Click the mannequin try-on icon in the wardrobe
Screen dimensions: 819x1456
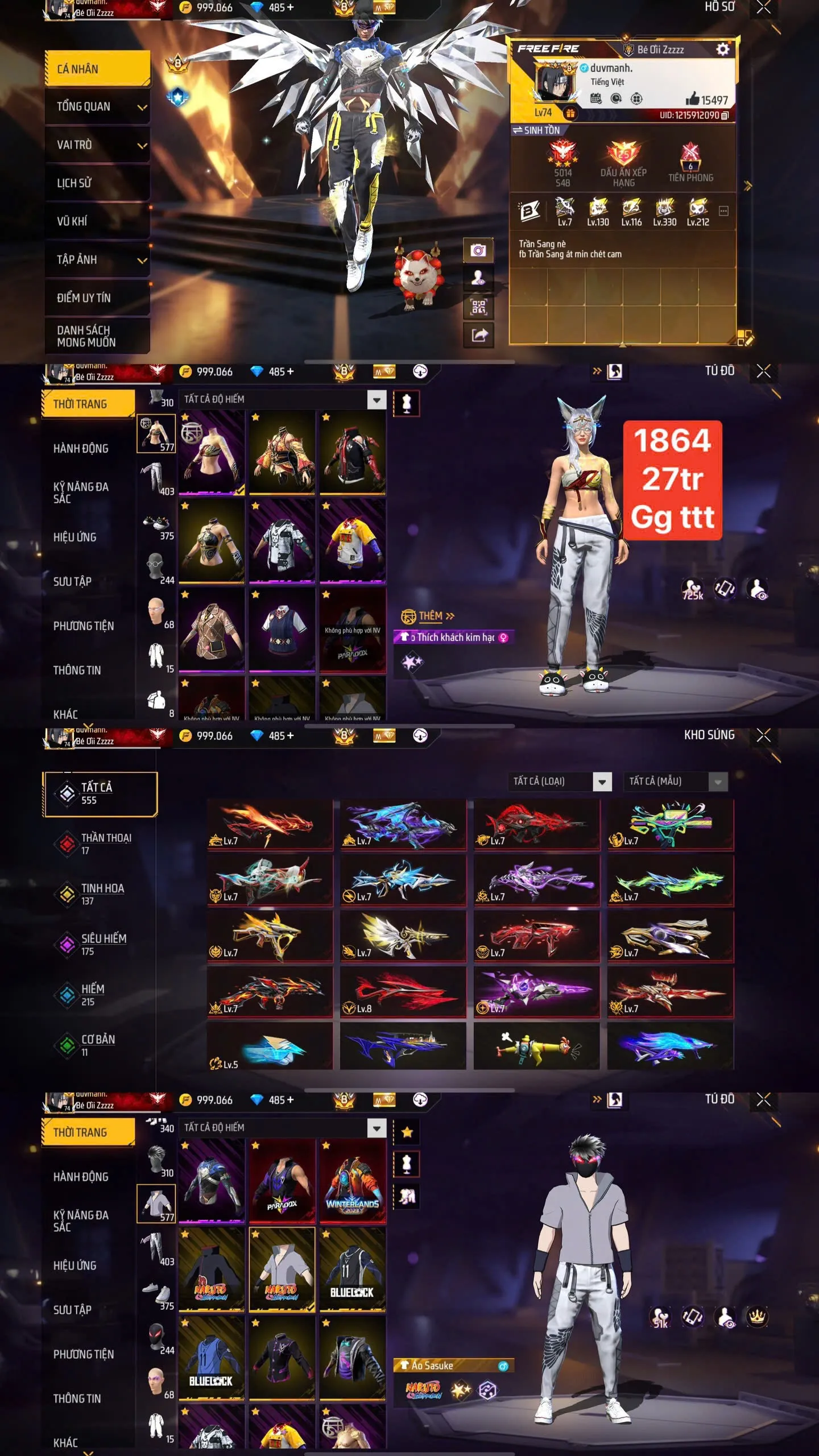tap(406, 402)
